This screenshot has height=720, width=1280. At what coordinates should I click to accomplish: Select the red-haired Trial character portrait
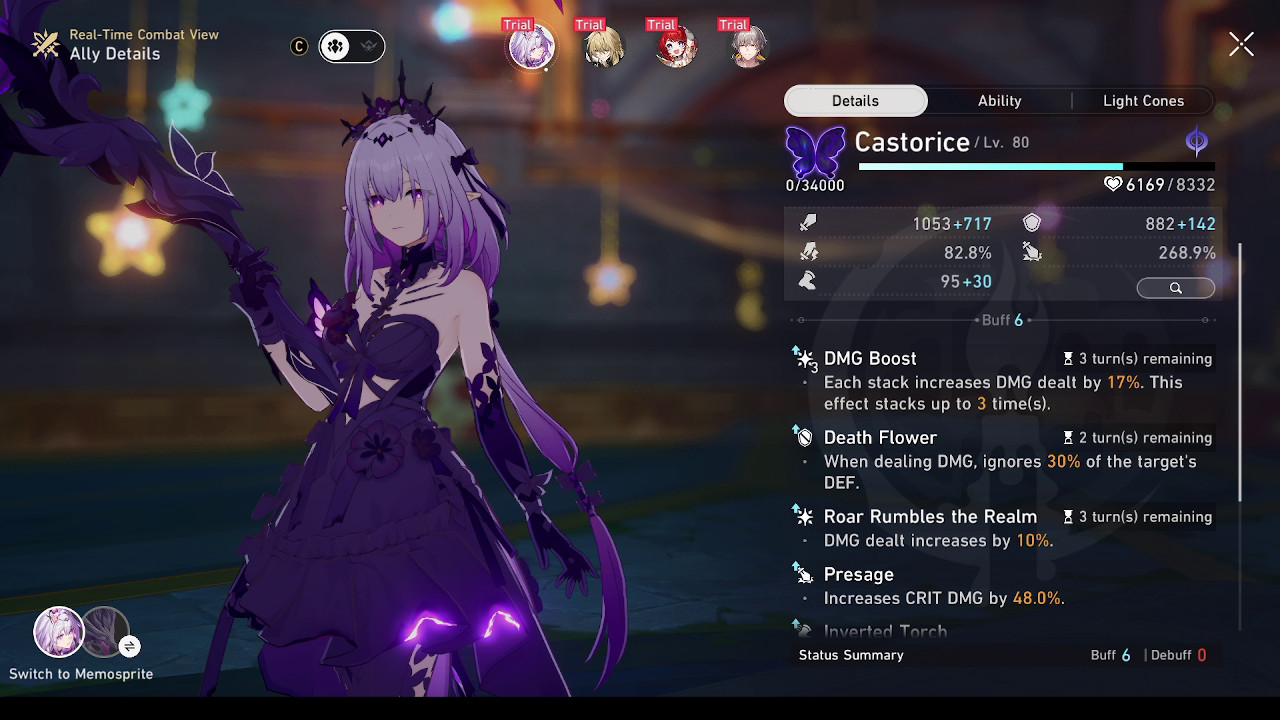point(674,45)
